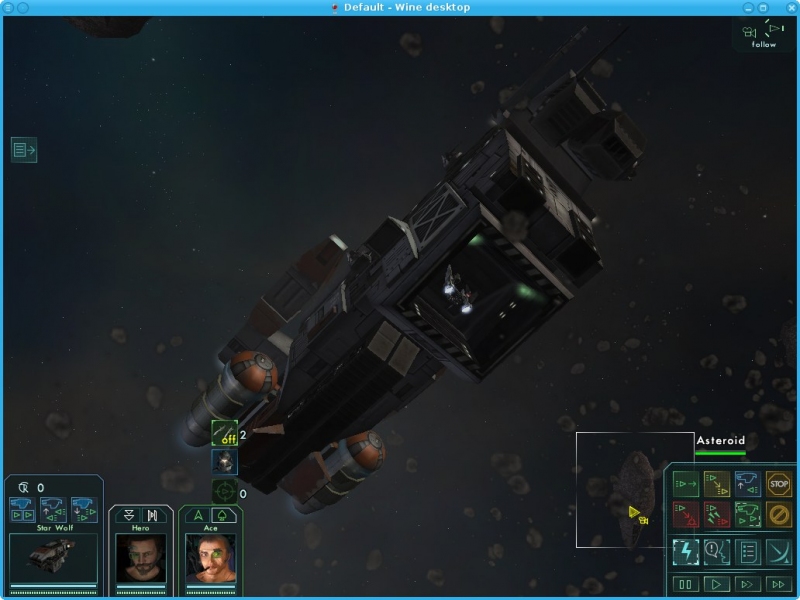Minimize the Wine desktop window

pos(748,7)
